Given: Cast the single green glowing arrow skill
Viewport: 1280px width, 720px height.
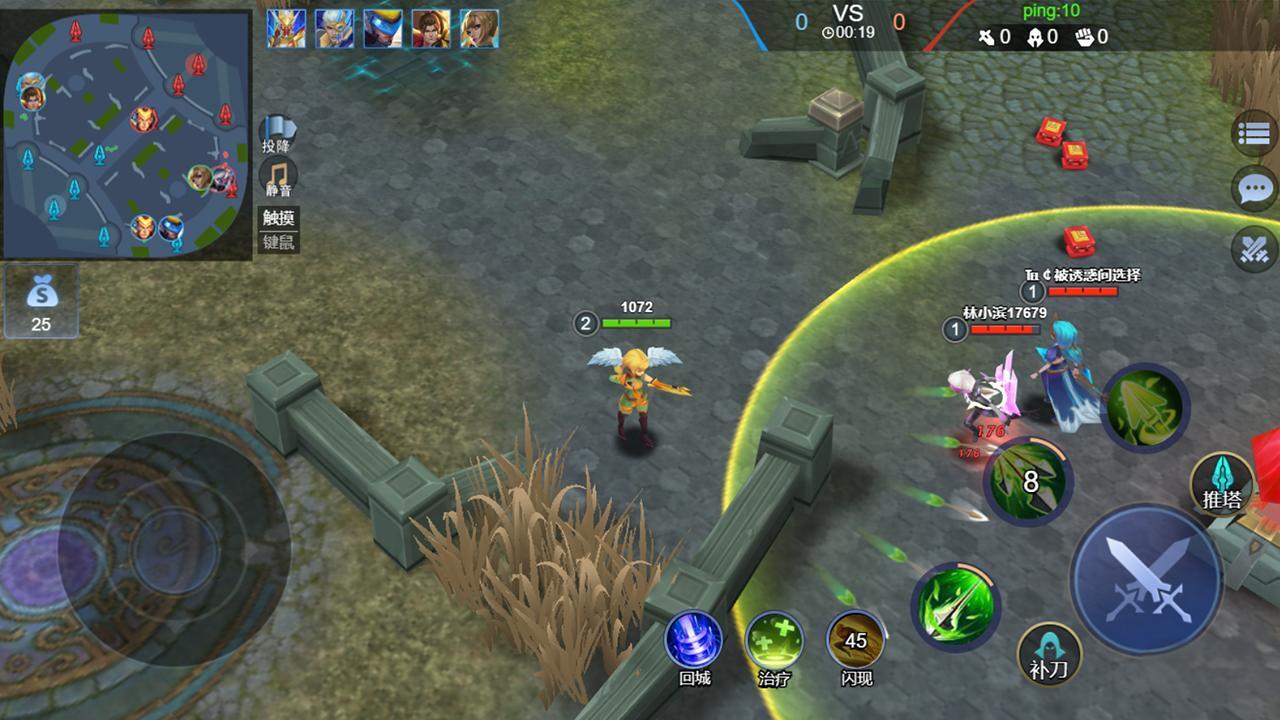Looking at the screenshot, I should [955, 606].
